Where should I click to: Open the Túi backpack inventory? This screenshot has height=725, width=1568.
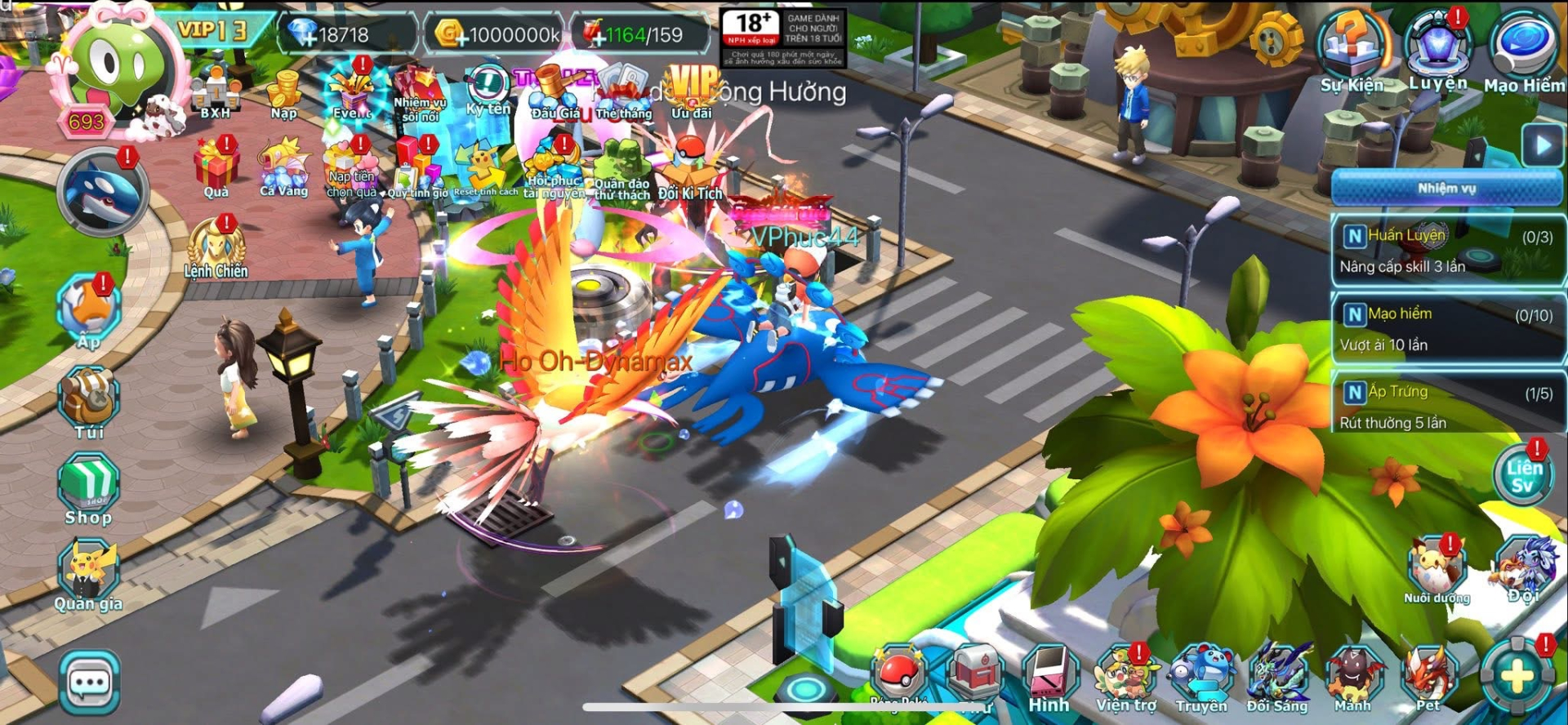pos(88,403)
